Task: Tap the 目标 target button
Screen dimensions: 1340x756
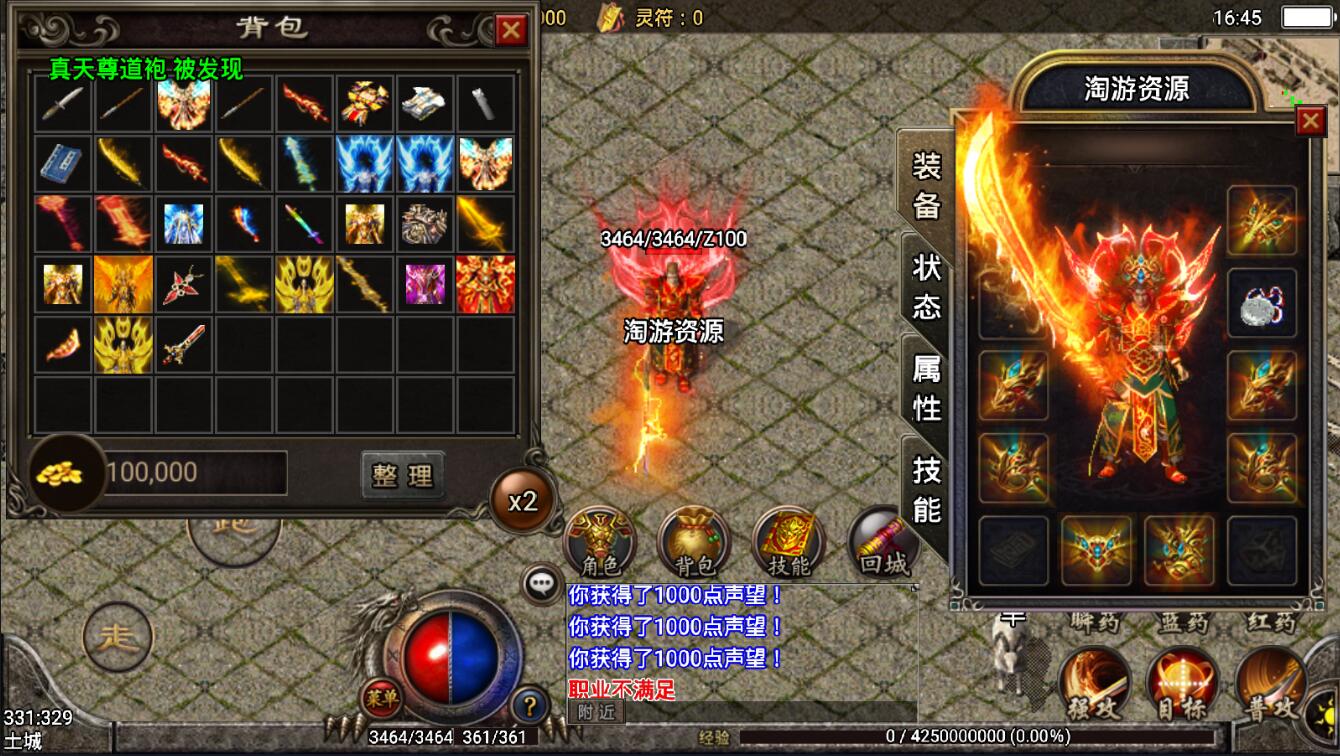Action: (1182, 684)
